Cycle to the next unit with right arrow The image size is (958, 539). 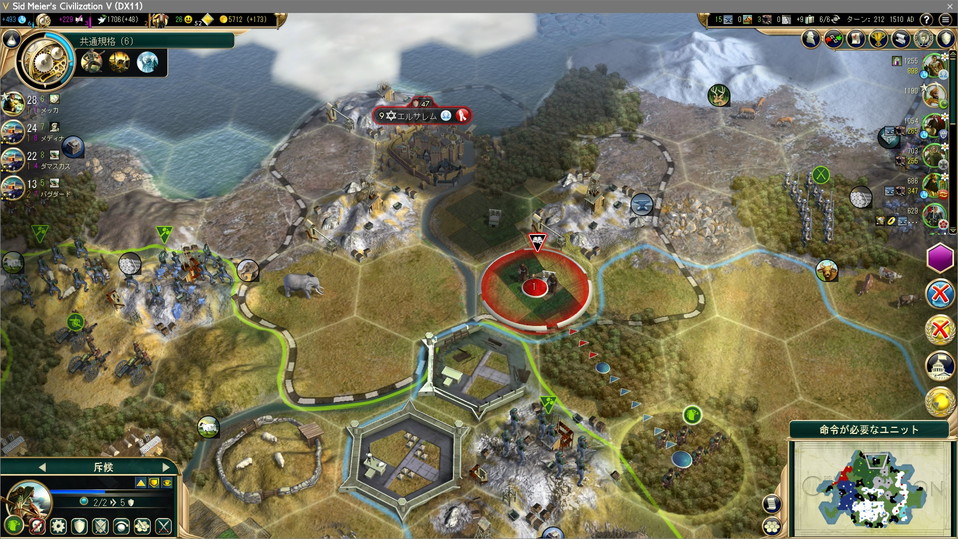click(166, 467)
